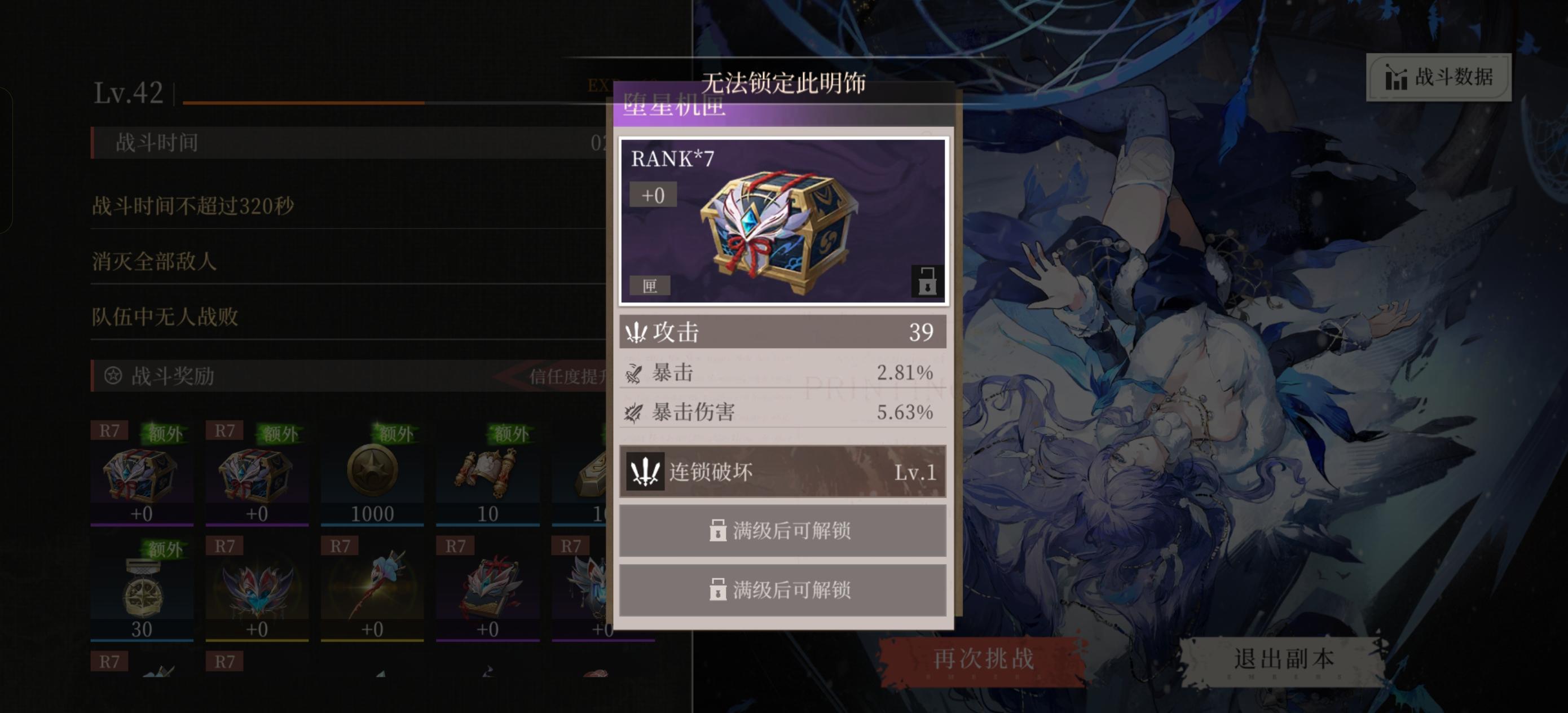The width and height of the screenshot is (1568, 713).
Task: Click the 连锁破坏 skill icon
Action: [x=645, y=470]
